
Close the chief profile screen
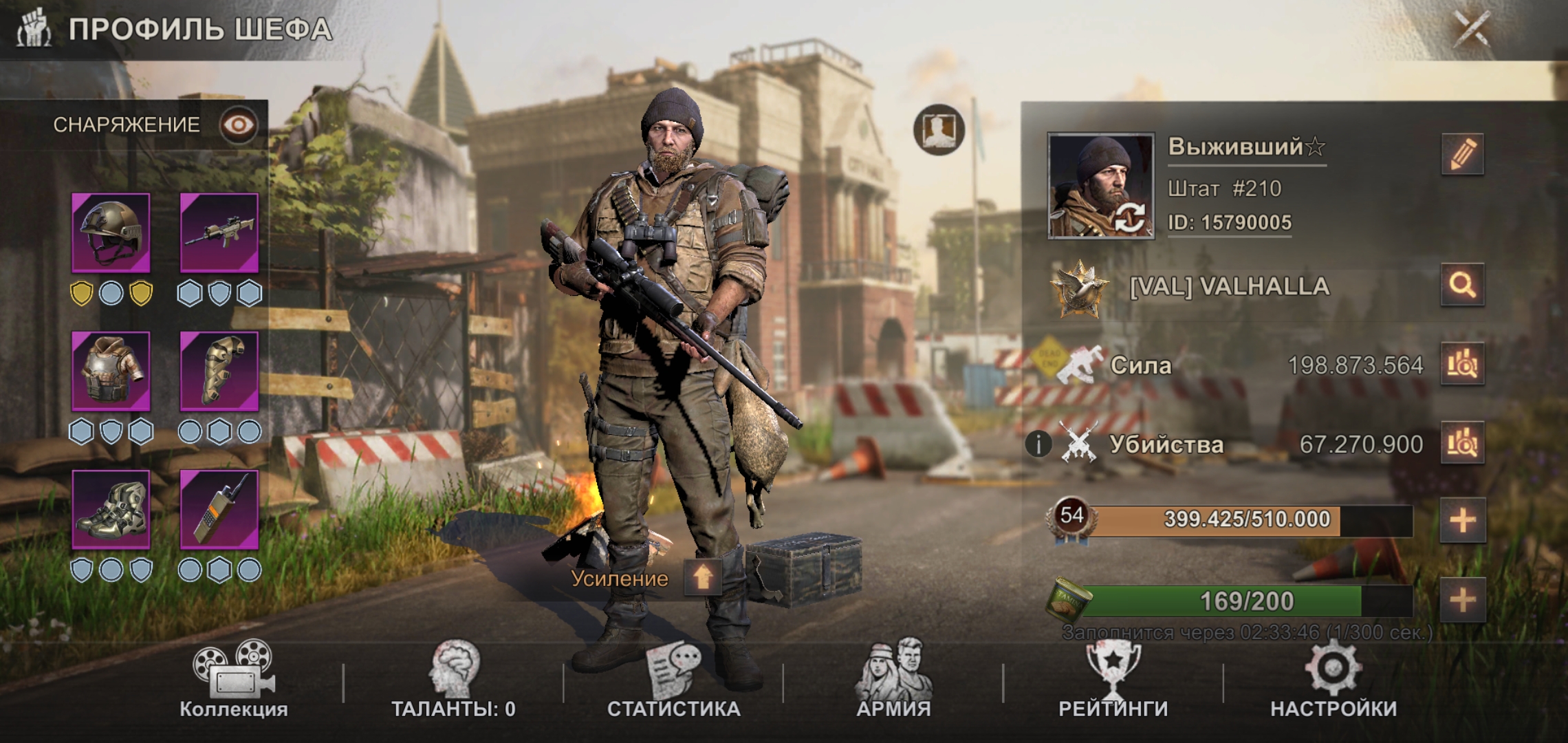[1472, 29]
